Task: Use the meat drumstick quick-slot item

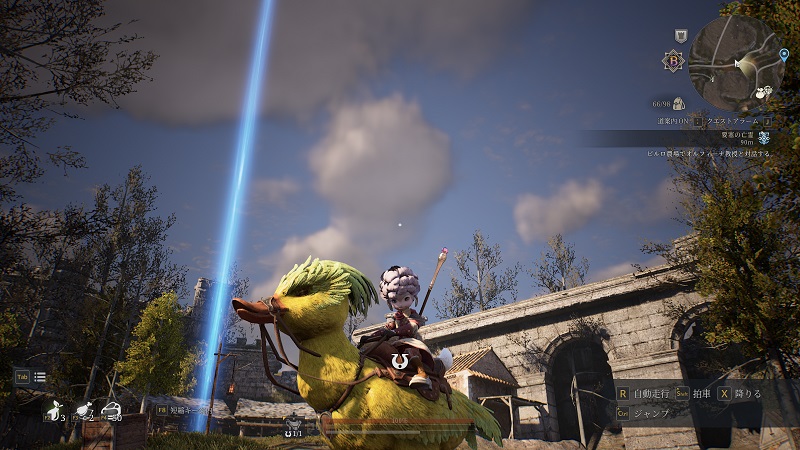Action: [82, 410]
